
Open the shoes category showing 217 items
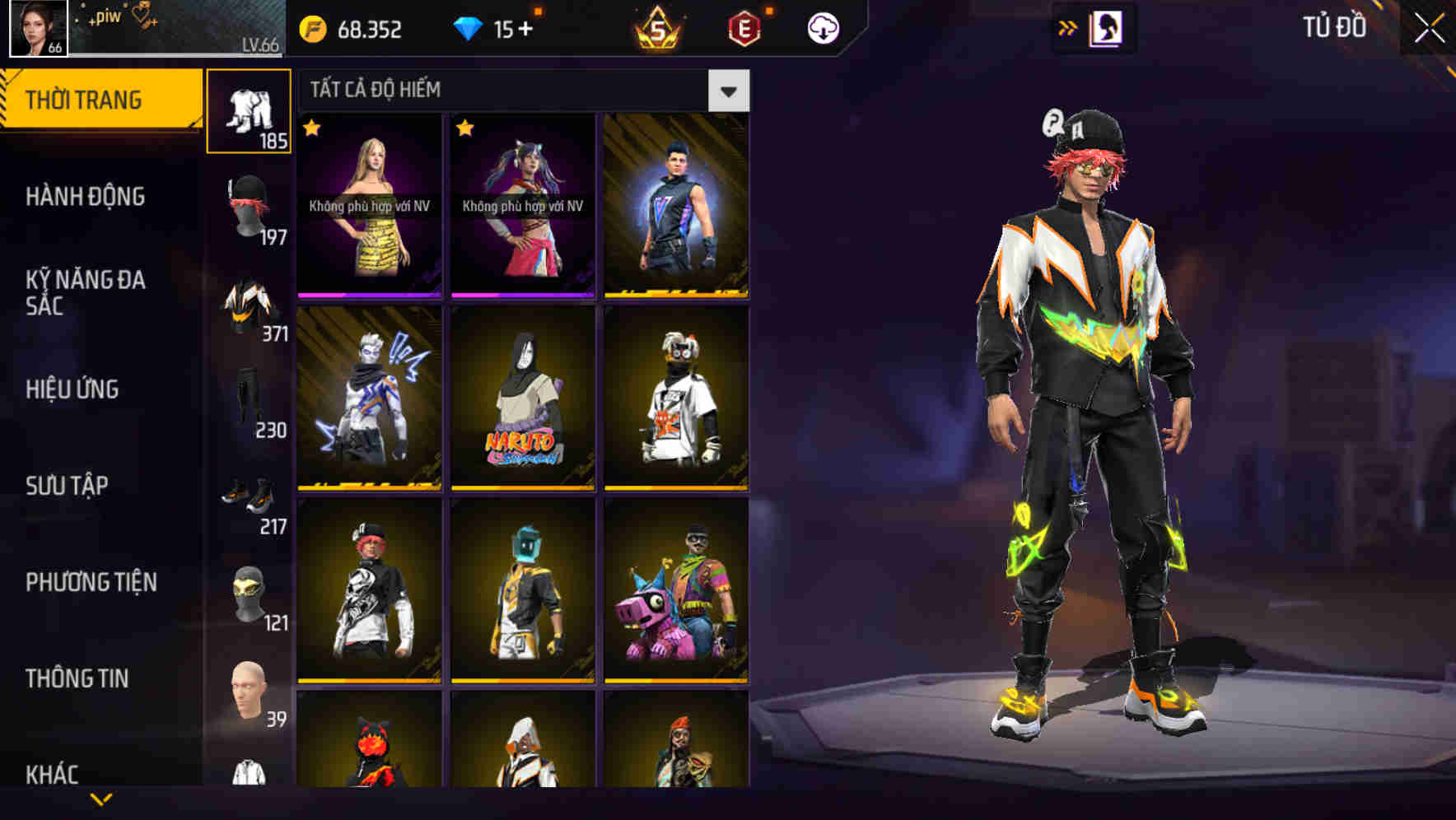(x=249, y=504)
